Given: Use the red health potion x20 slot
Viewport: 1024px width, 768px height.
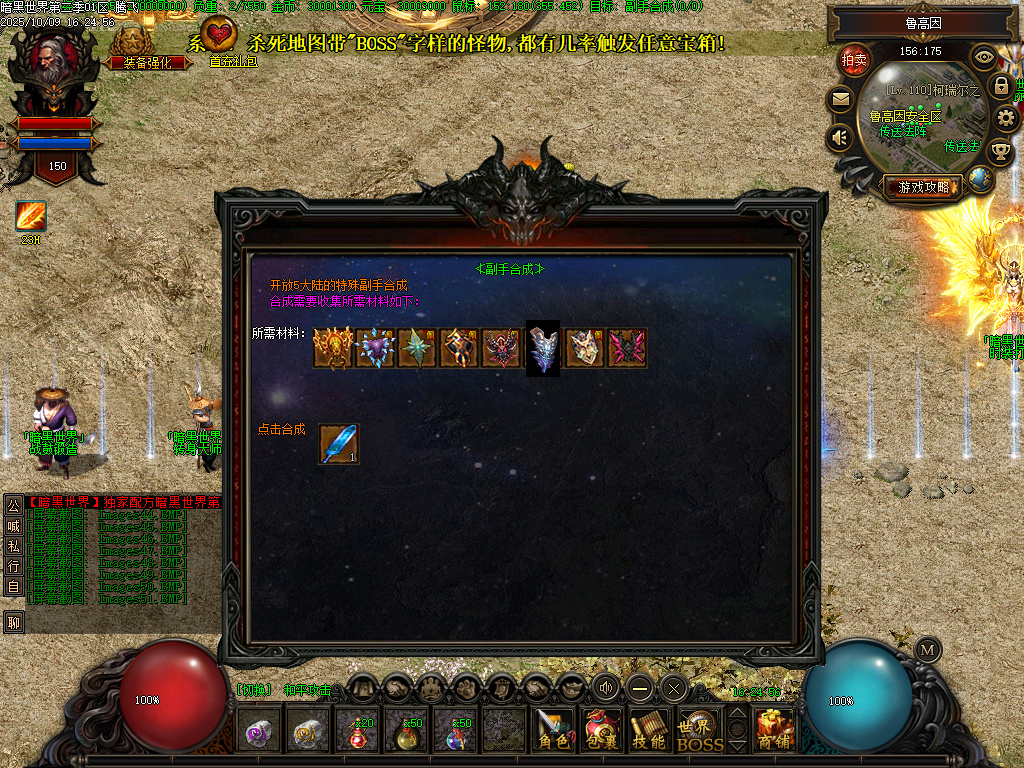Looking at the screenshot, I should pos(358,734).
